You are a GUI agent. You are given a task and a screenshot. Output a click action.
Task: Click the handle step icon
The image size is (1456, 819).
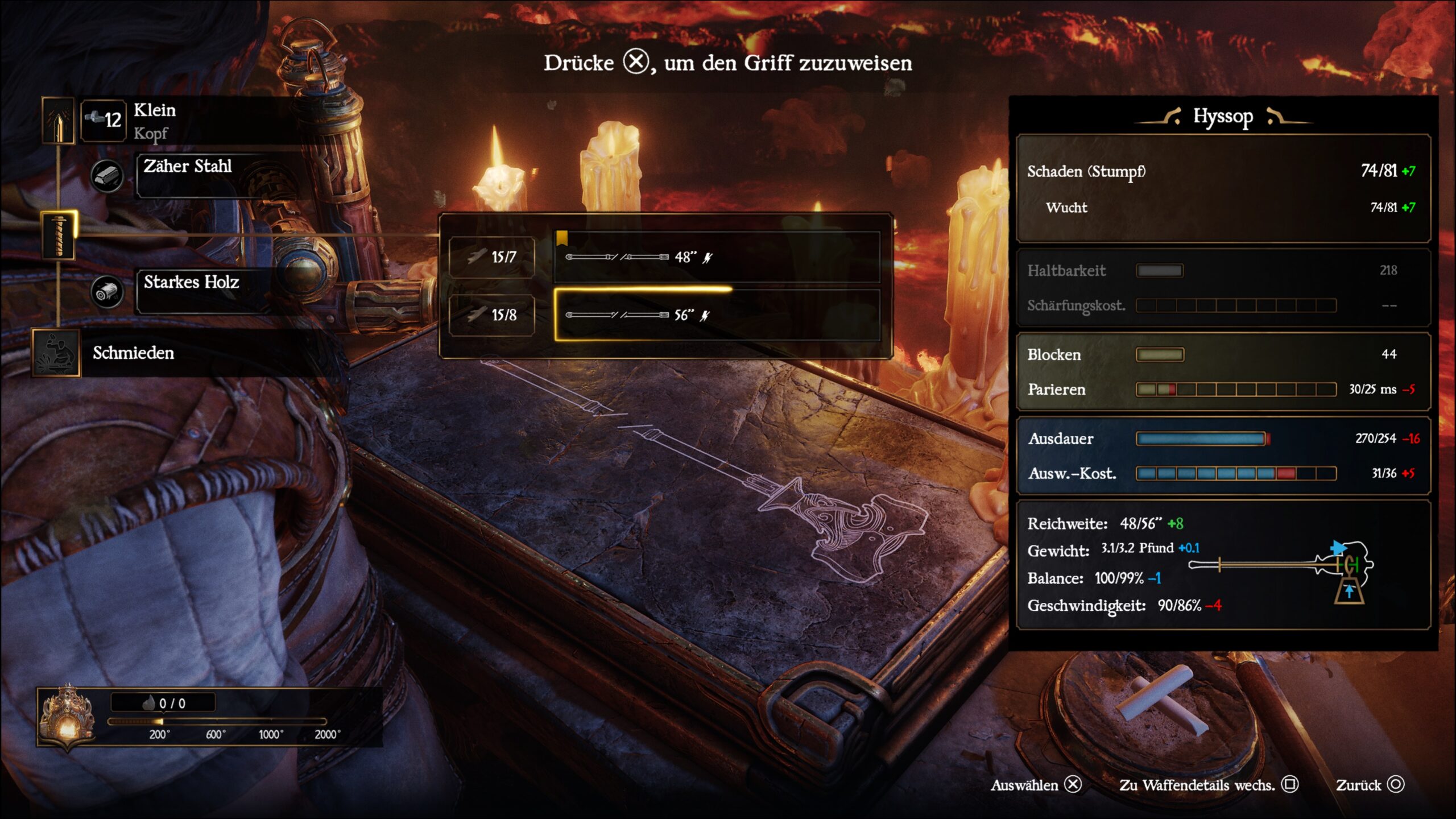(x=58, y=235)
